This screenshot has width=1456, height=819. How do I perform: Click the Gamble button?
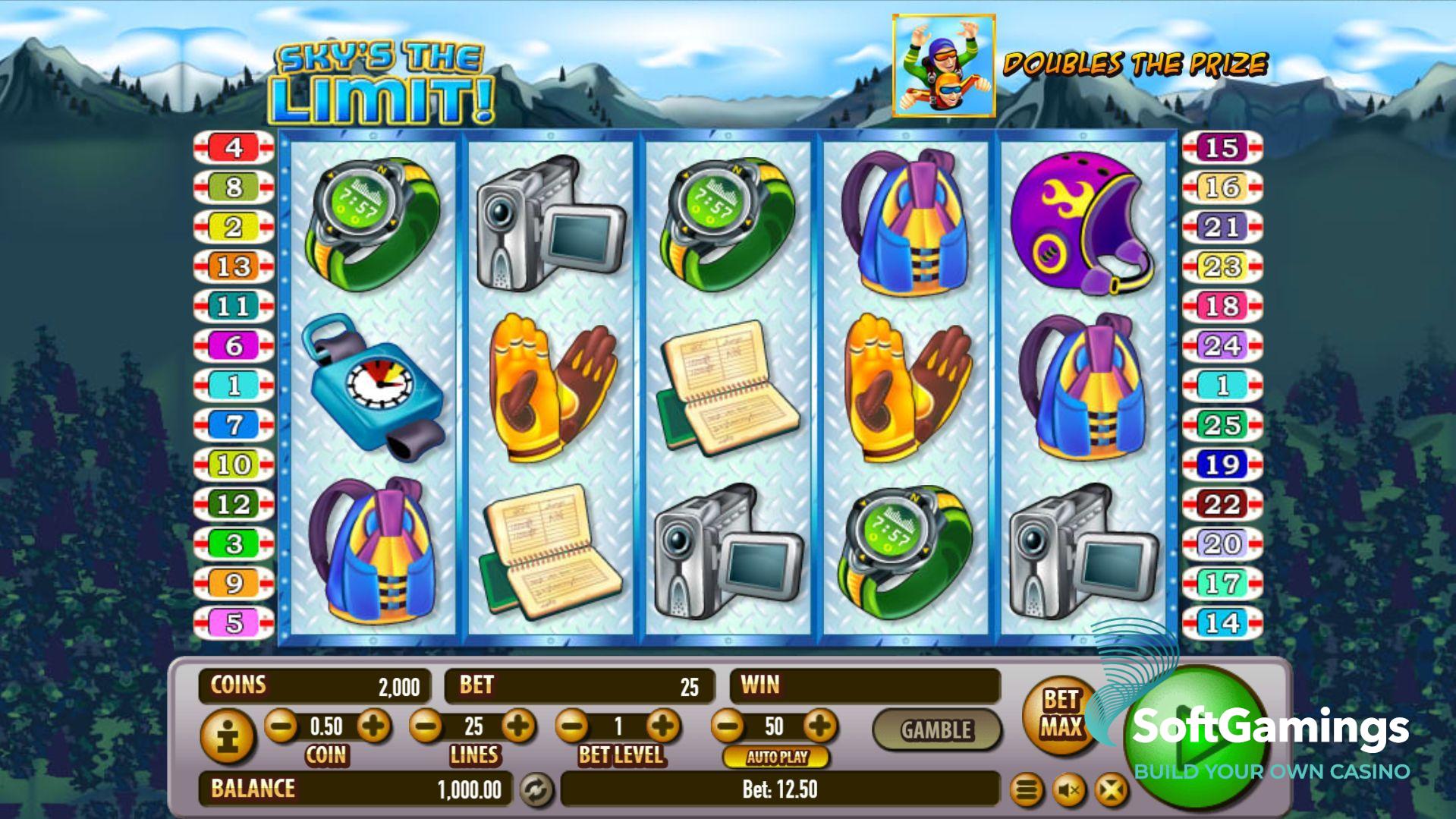pos(936,730)
